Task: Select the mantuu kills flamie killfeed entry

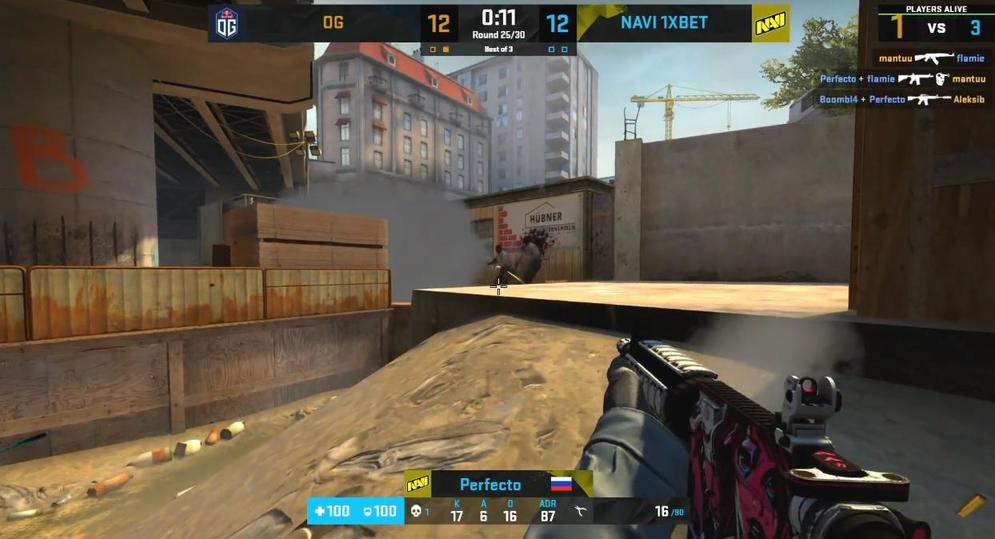Action: pos(932,58)
